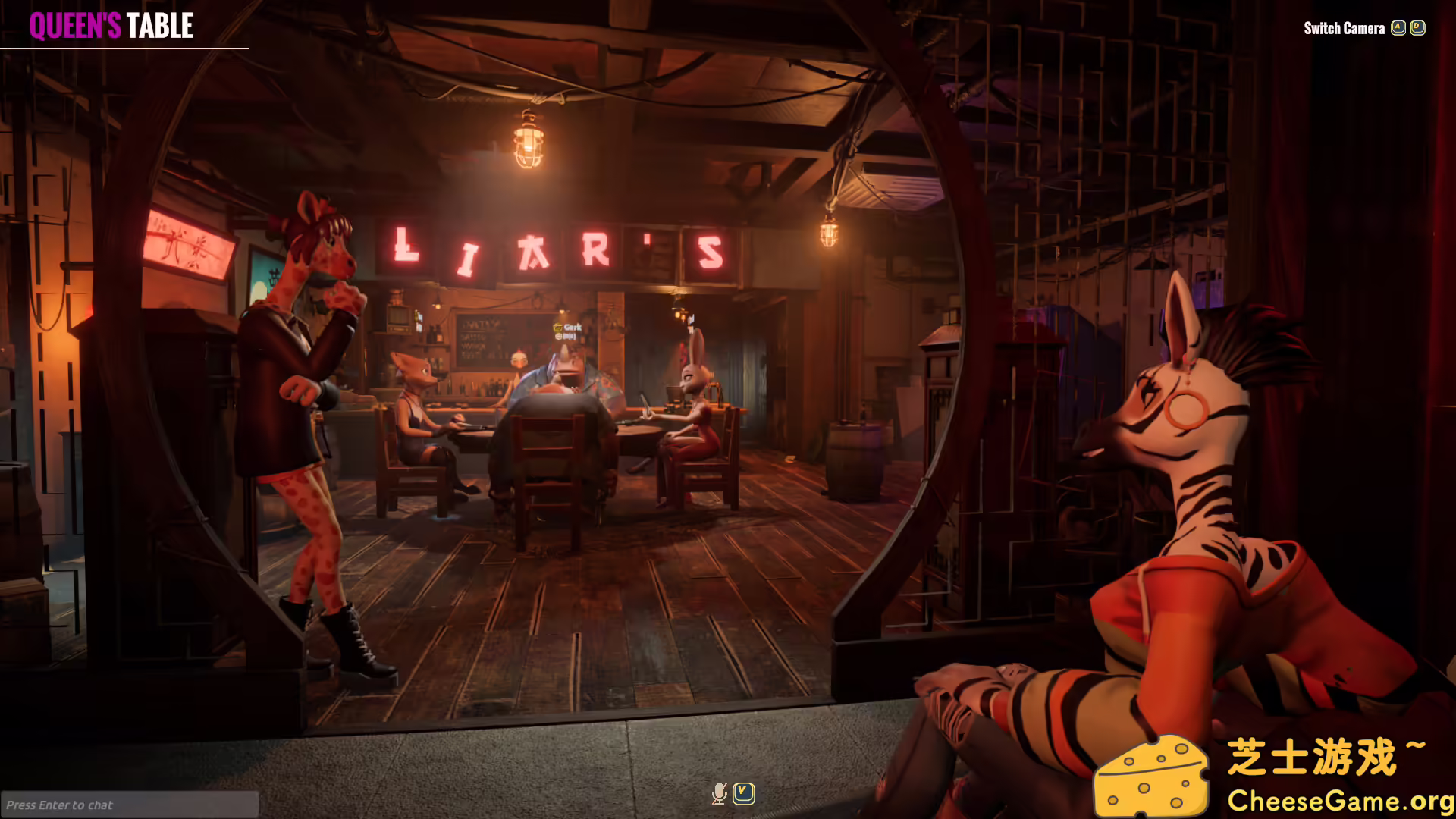Toggle the camera with Switch Camera control

tap(1398, 27)
